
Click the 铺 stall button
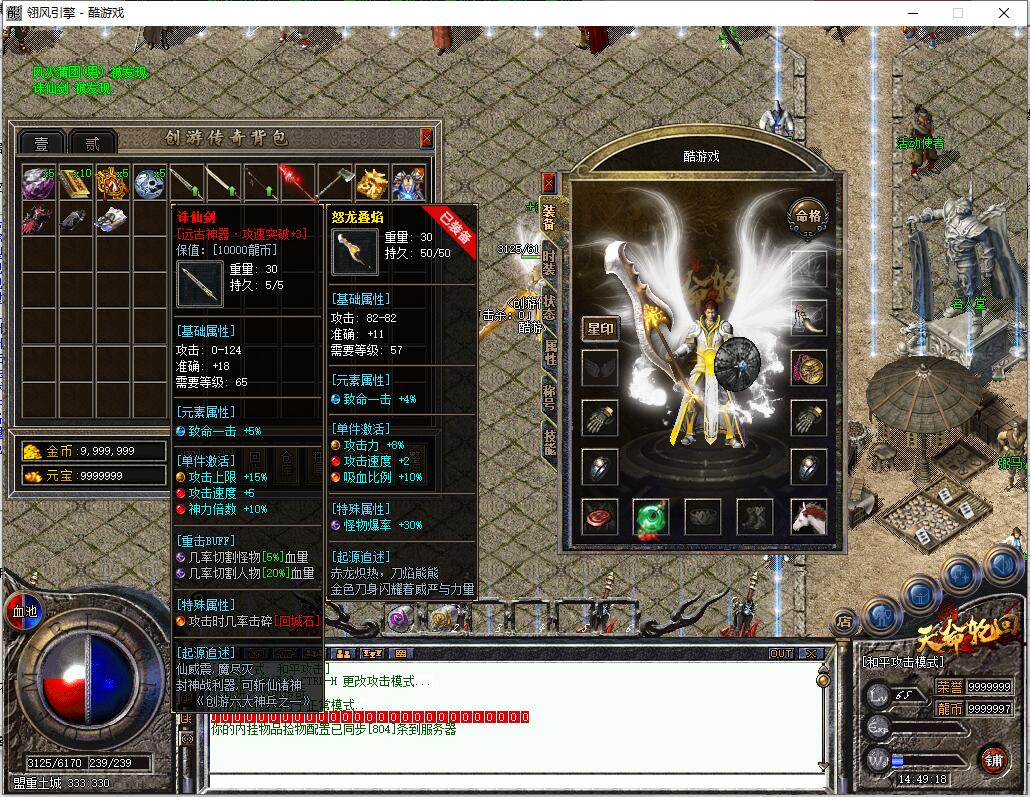[x=993, y=758]
